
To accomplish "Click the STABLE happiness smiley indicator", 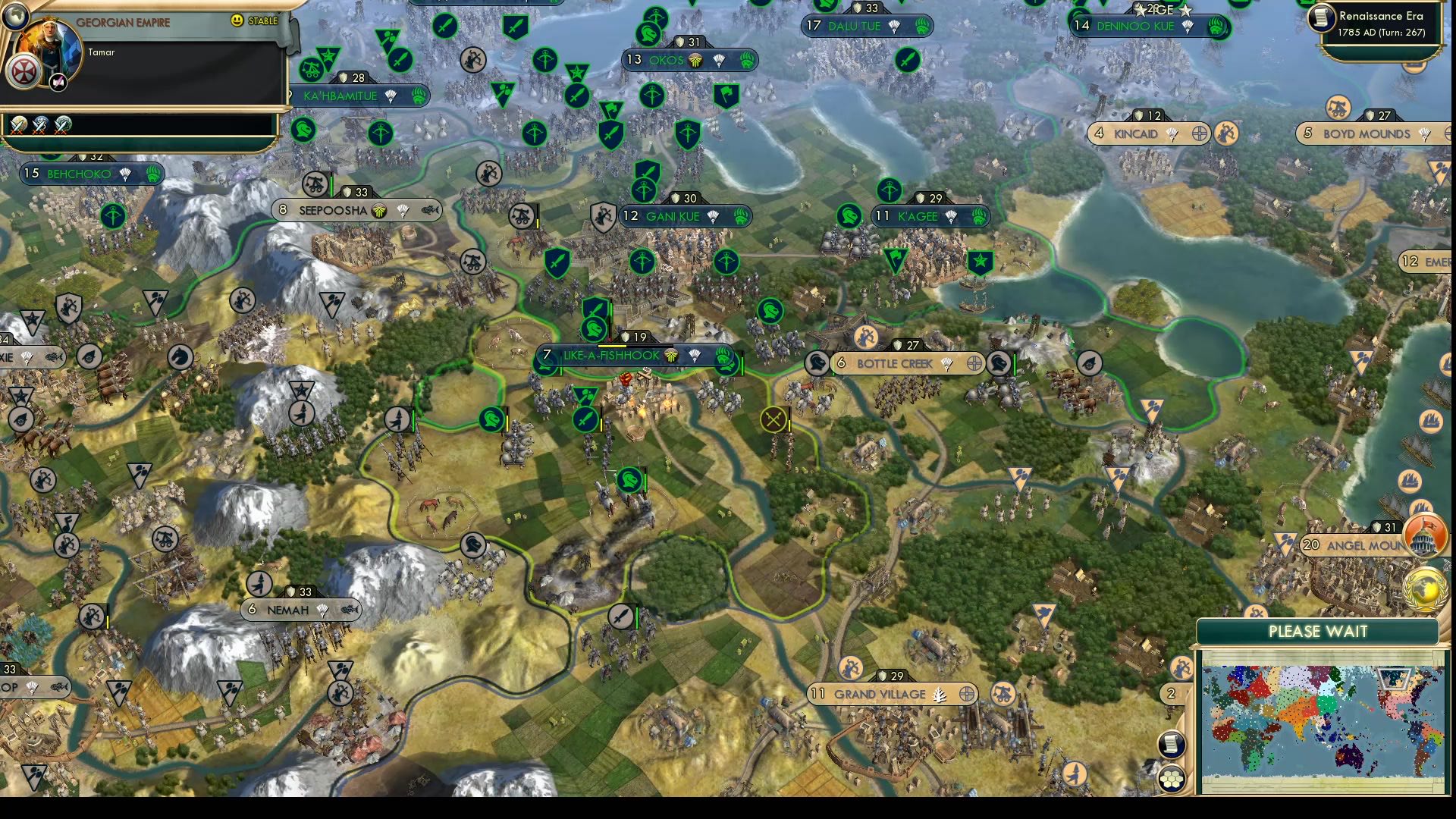I will pyautogui.click(x=237, y=20).
